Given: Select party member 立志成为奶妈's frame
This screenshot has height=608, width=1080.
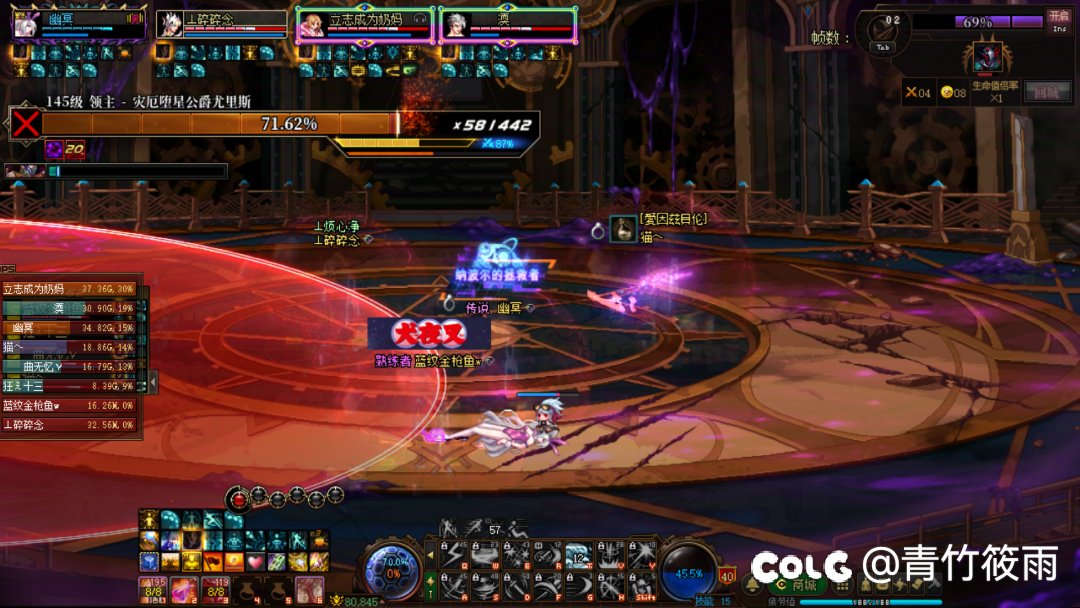Looking at the screenshot, I should (365, 25).
